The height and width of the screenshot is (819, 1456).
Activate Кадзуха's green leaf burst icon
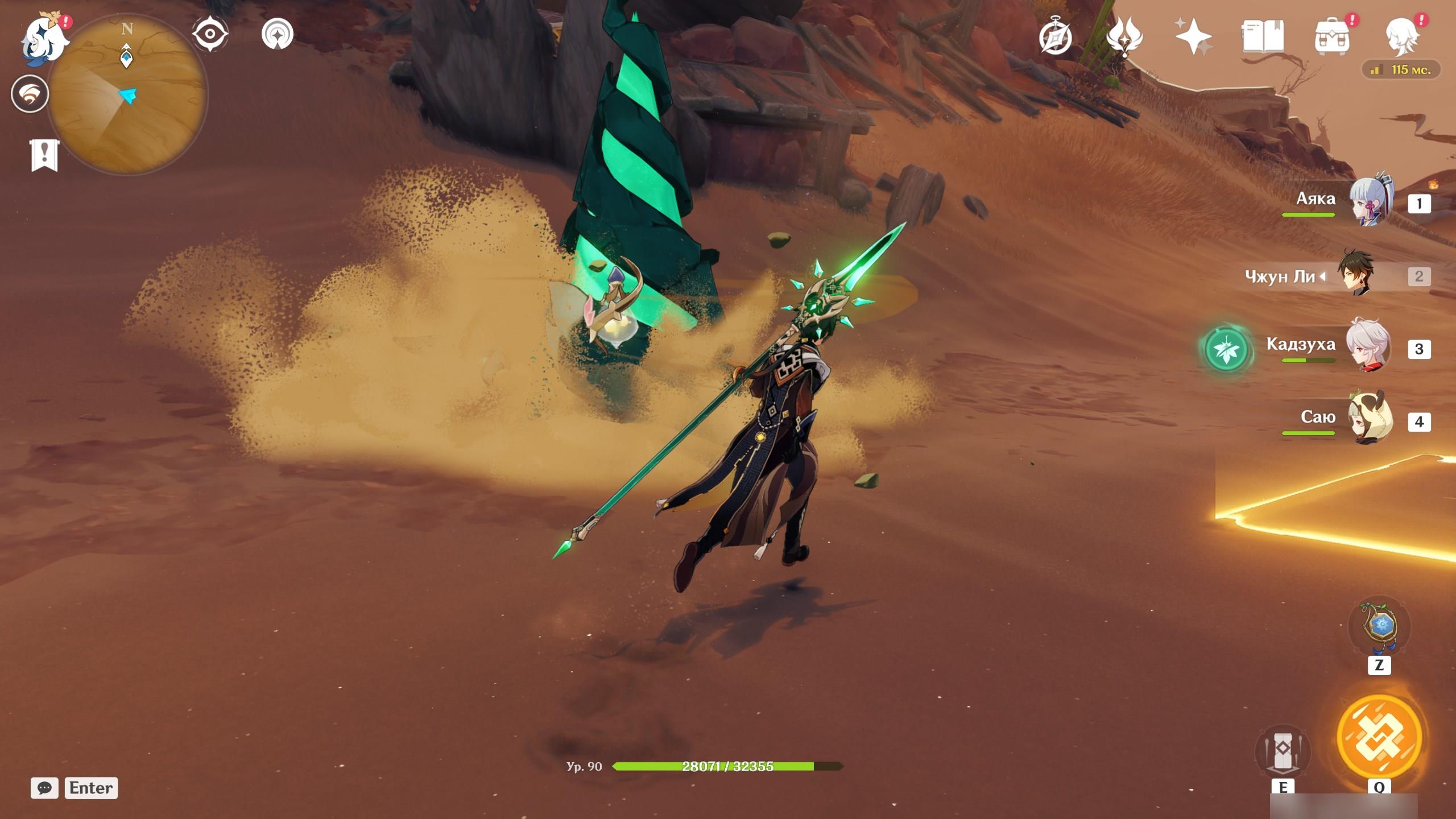point(1227,349)
